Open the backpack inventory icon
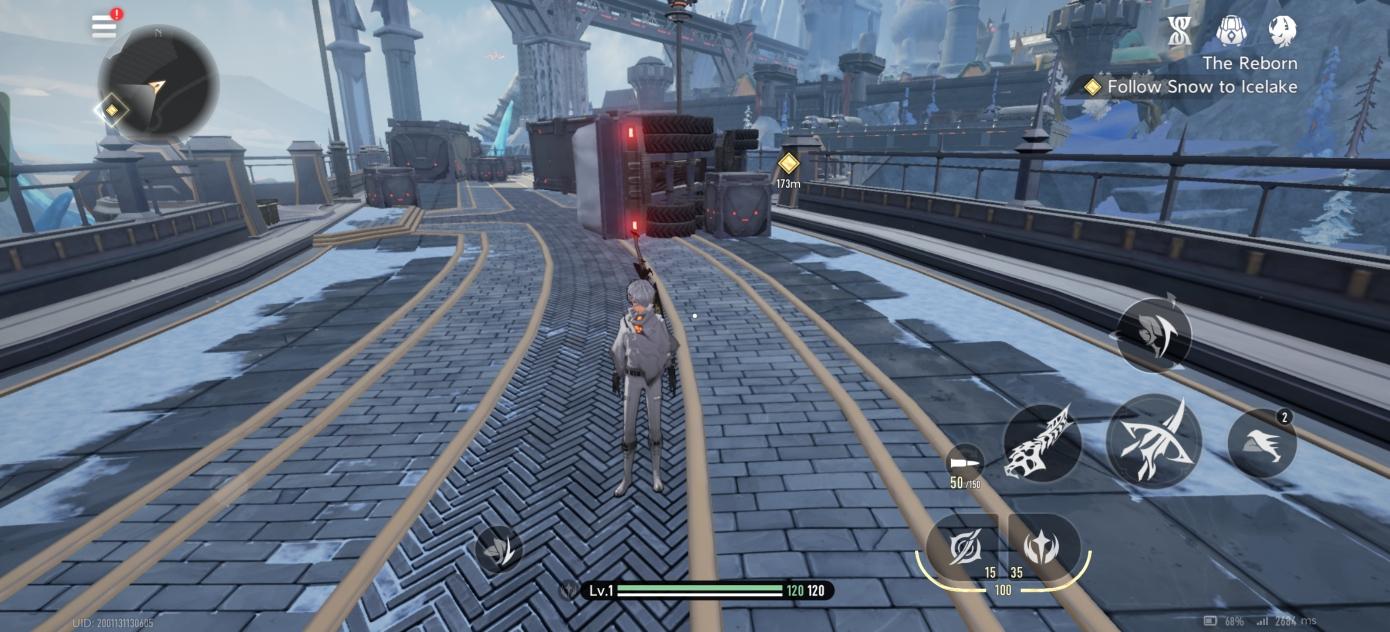The image size is (1390, 632). click(x=1231, y=31)
